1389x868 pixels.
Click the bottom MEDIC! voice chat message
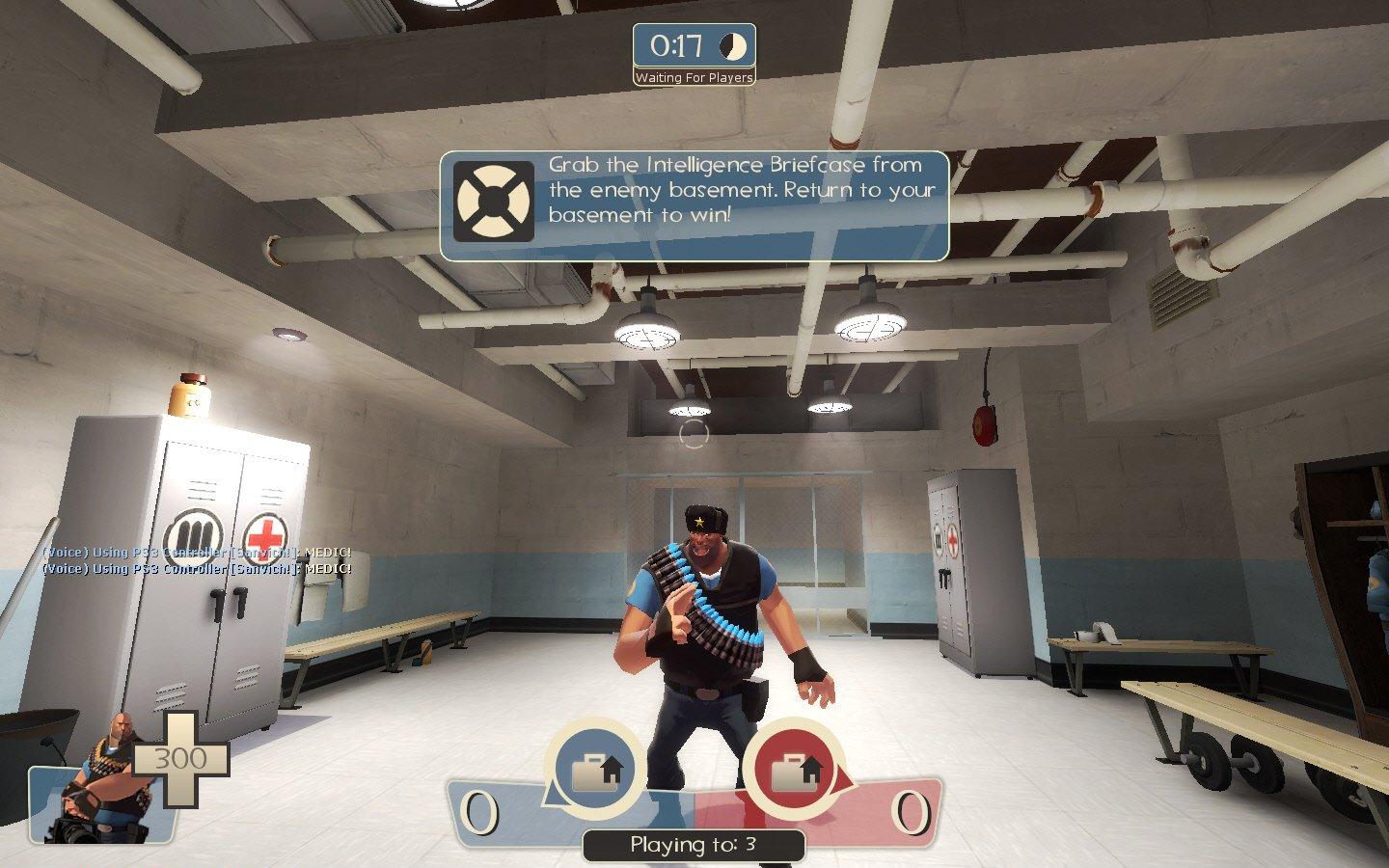tap(196, 569)
